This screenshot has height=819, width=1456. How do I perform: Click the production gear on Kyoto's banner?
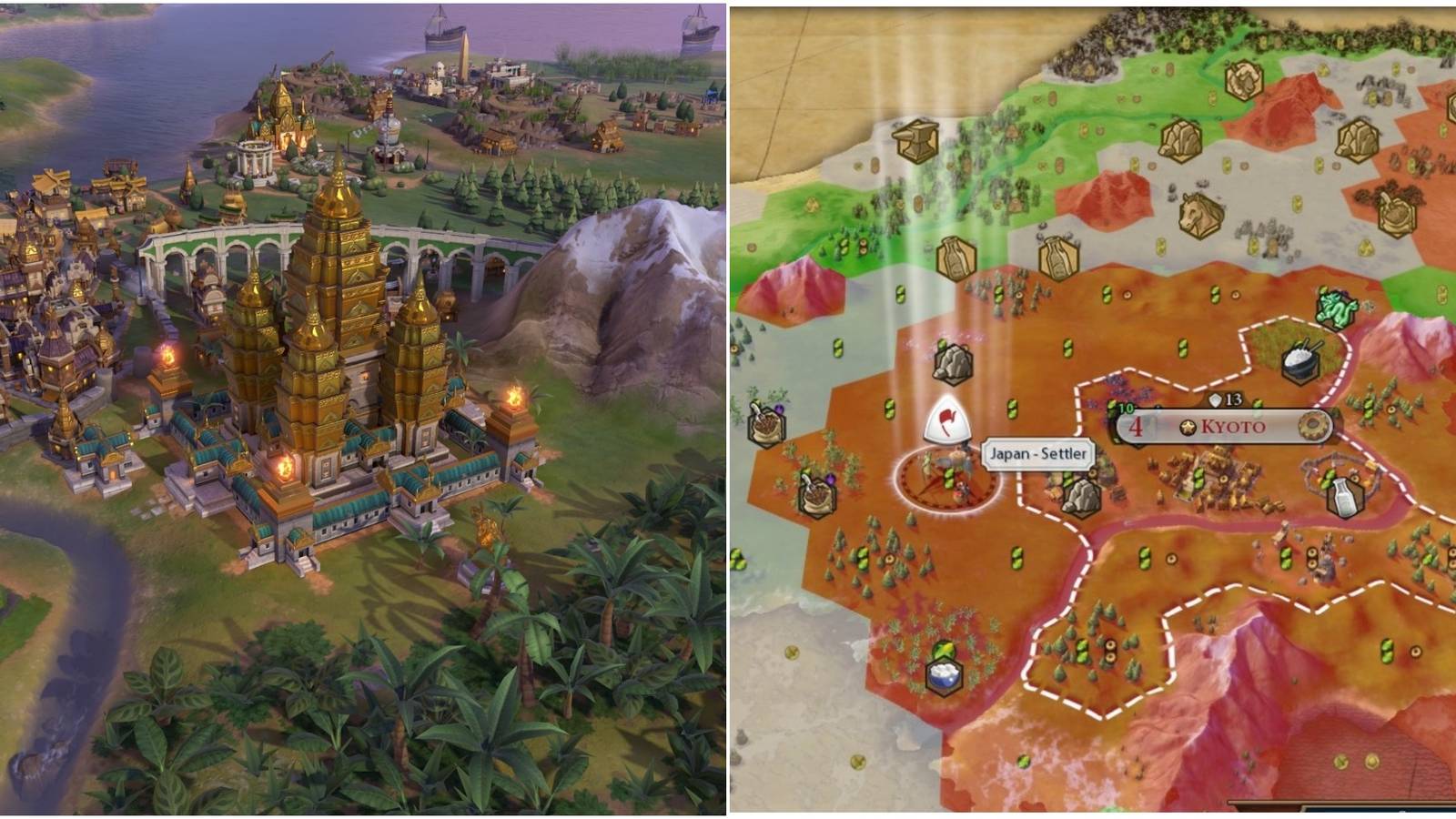(1312, 425)
